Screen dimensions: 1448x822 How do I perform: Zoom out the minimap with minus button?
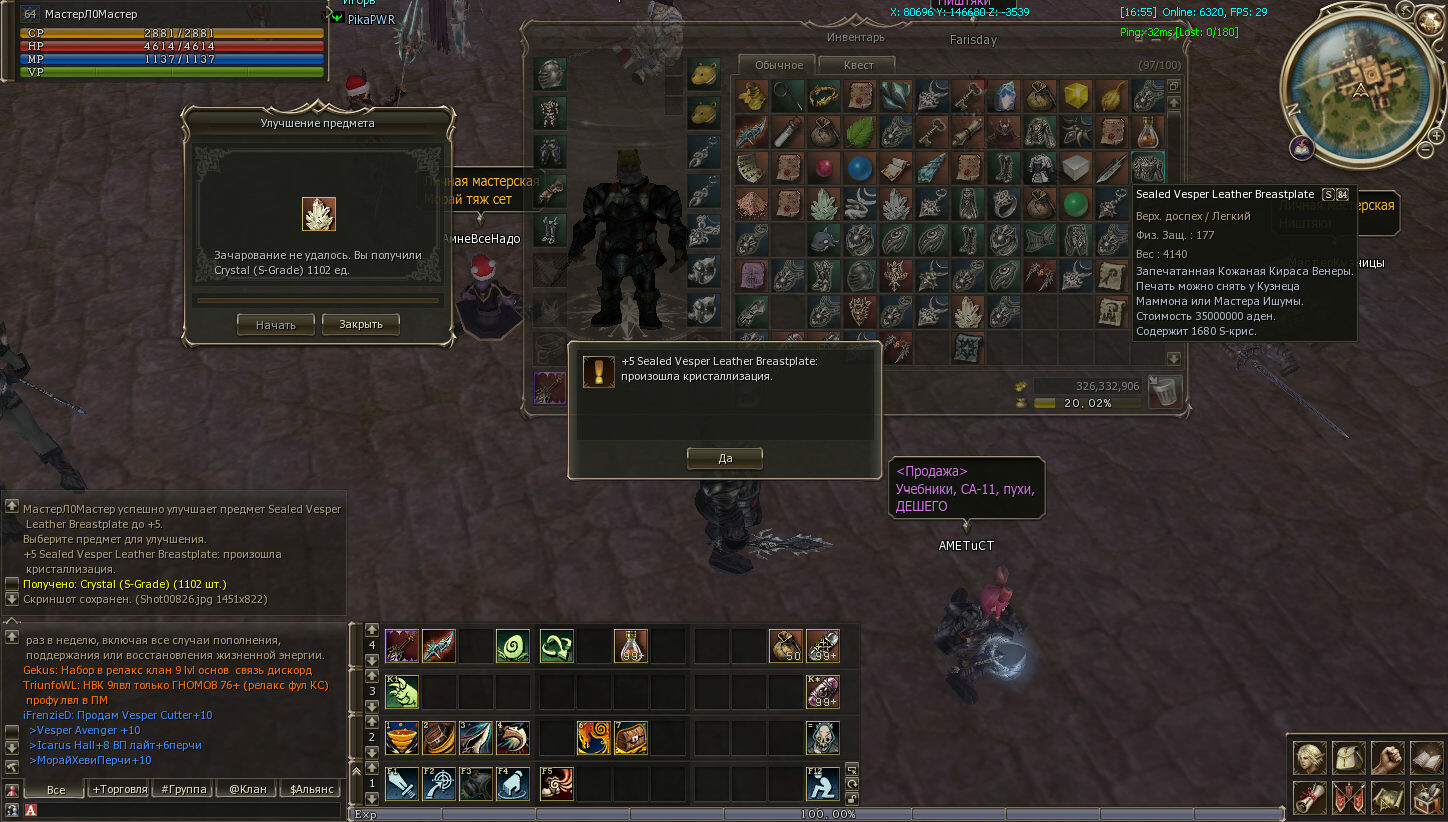tap(1425, 150)
